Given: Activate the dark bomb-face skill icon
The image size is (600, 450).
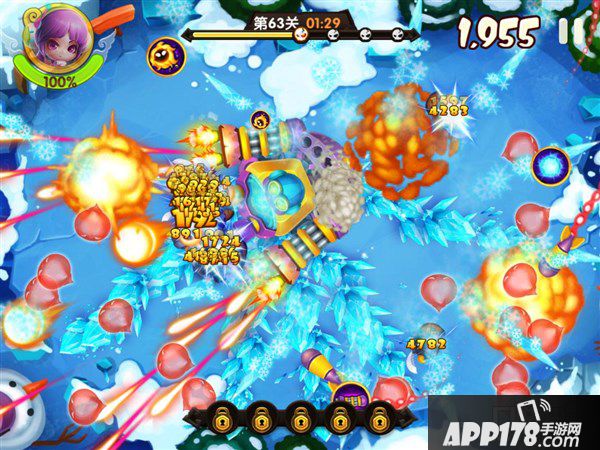Looking at the screenshot, I should pos(163,55).
